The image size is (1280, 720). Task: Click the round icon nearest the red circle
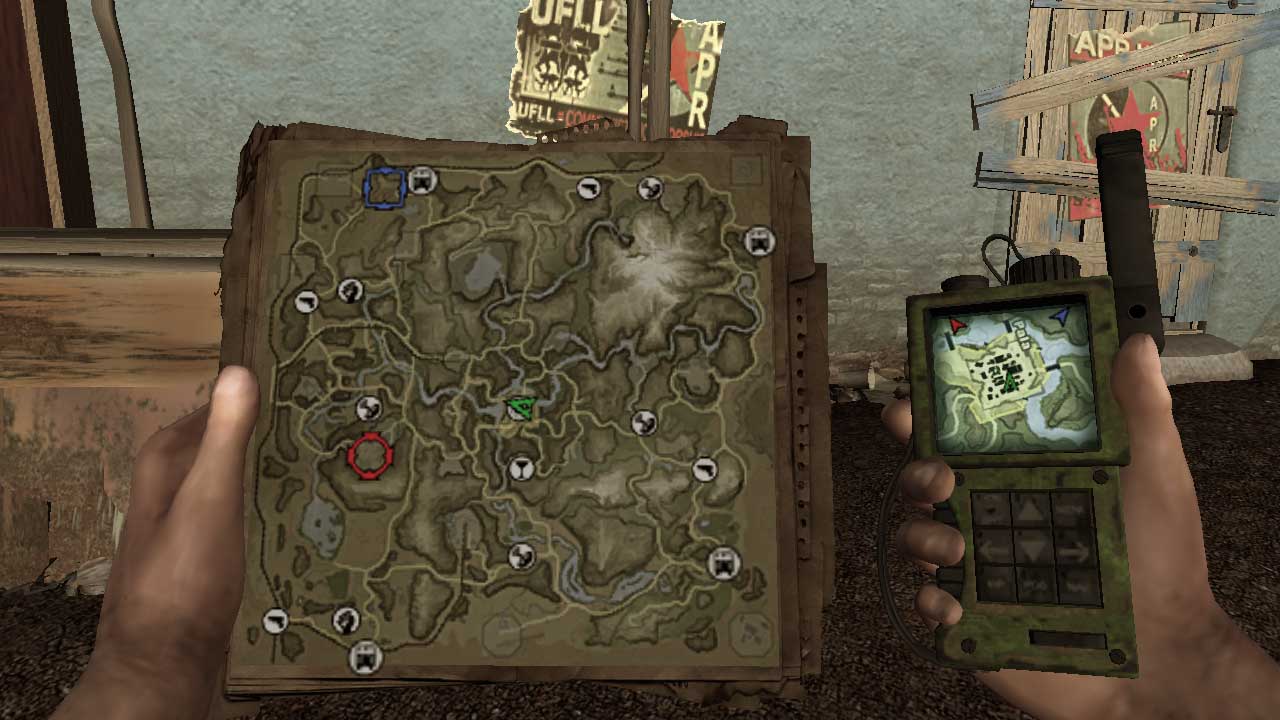tap(368, 408)
